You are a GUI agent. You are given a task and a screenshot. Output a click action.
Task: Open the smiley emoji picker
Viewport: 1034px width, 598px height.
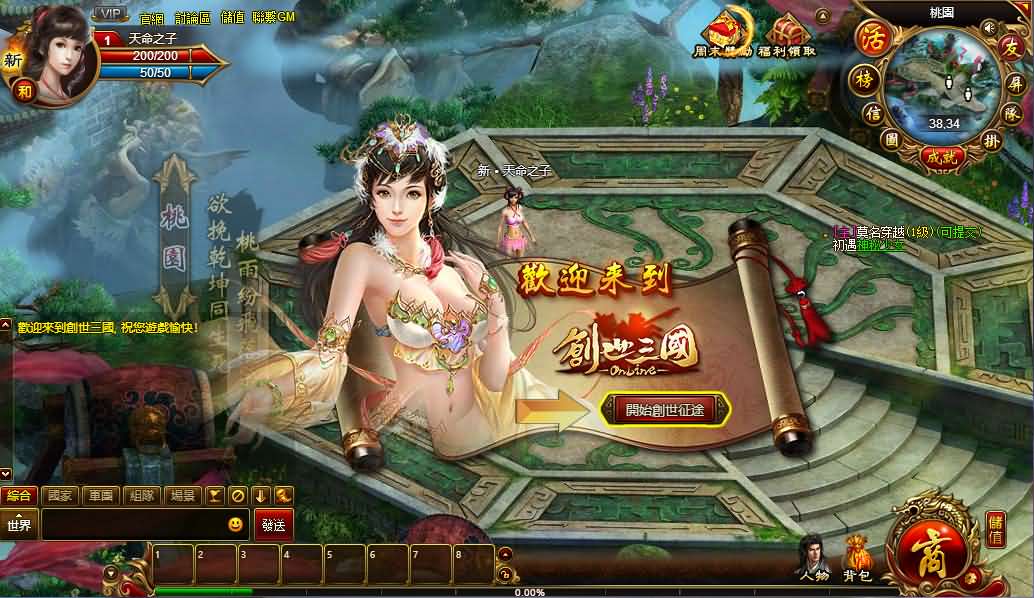[235, 524]
